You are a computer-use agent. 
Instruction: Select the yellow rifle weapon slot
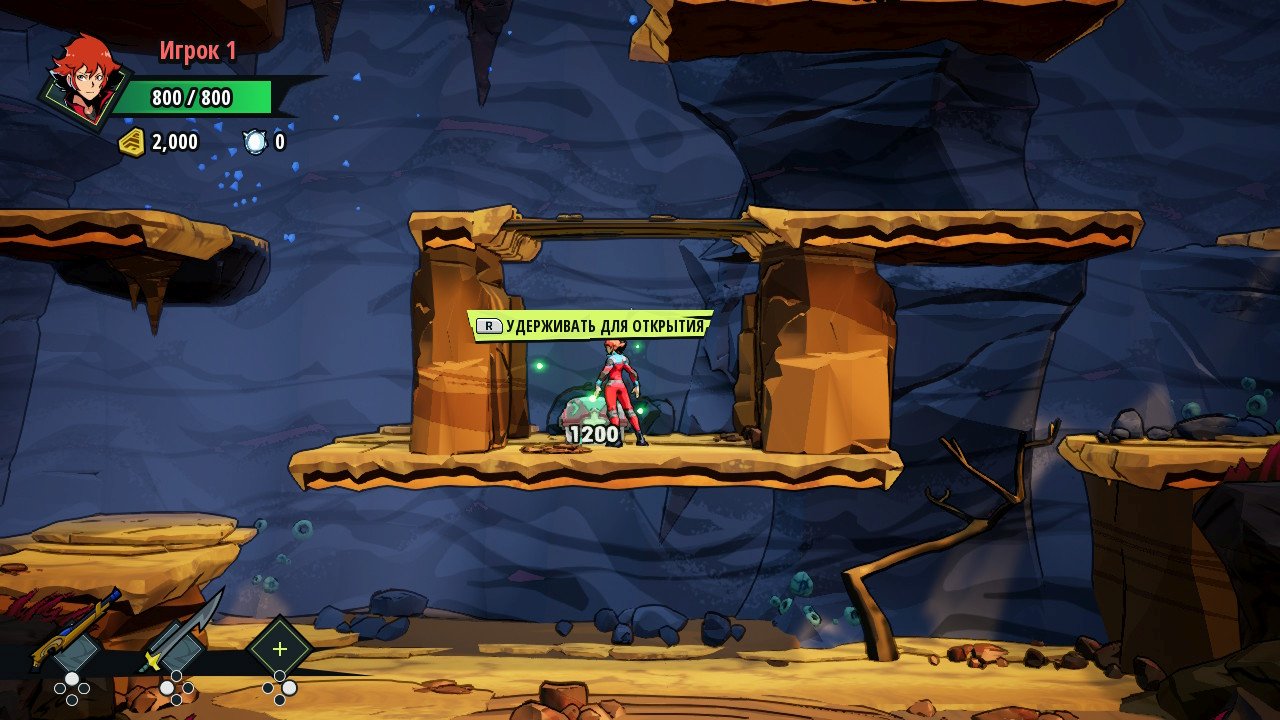point(75,638)
